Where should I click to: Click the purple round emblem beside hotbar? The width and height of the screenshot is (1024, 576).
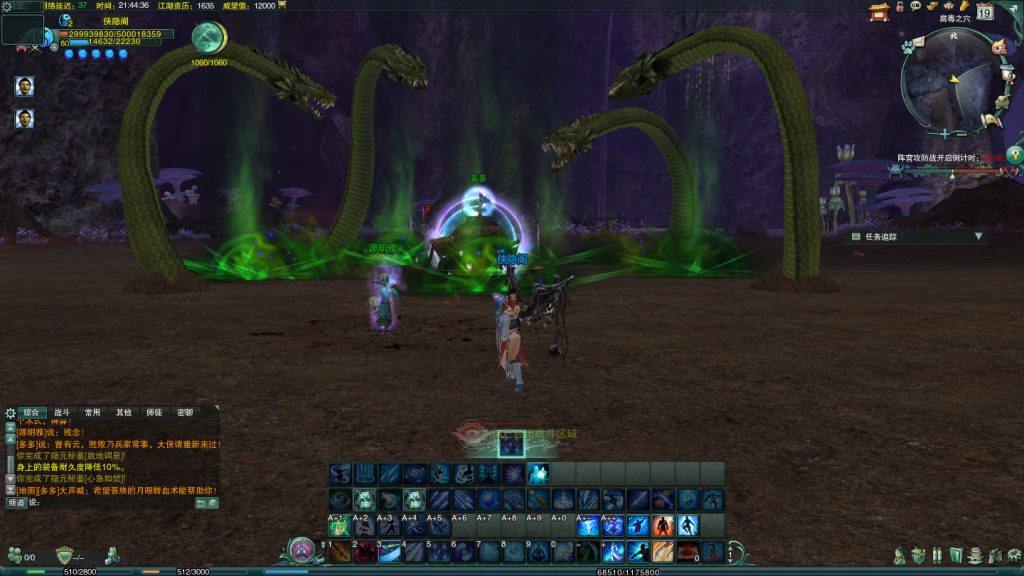[x=301, y=549]
